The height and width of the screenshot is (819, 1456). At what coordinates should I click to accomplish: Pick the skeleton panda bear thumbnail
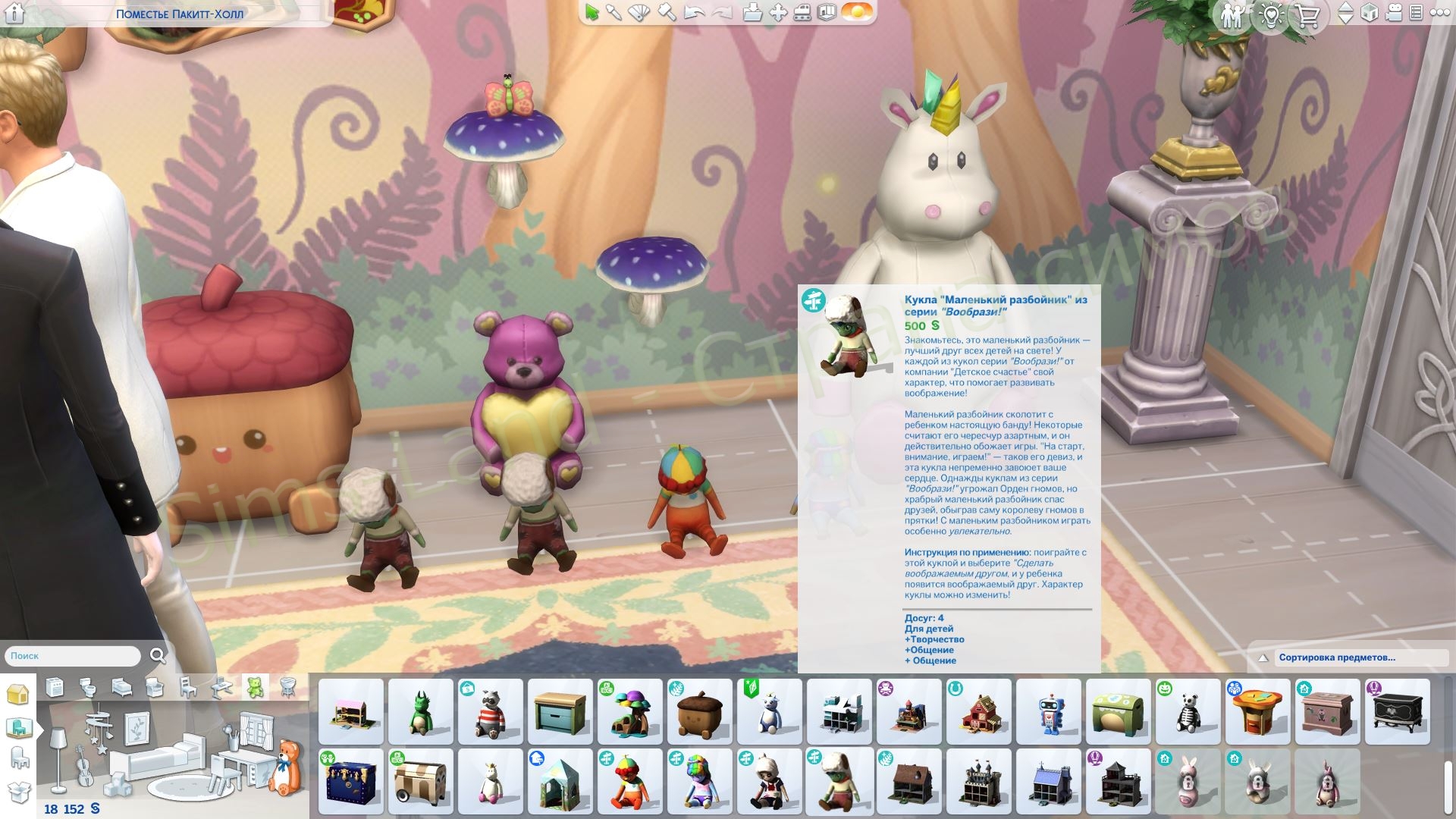click(1188, 713)
